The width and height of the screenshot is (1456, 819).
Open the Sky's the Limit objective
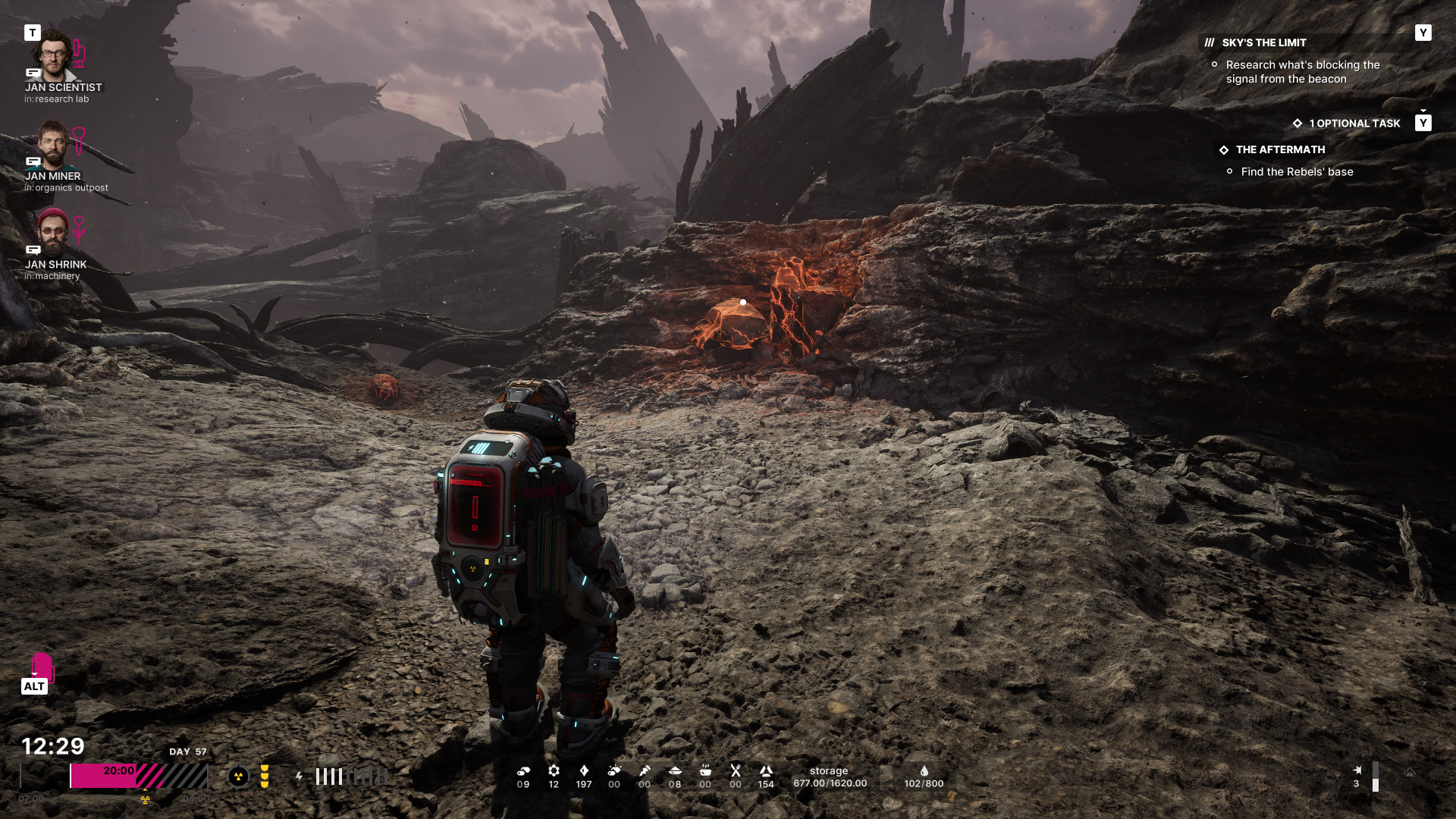1263,43
